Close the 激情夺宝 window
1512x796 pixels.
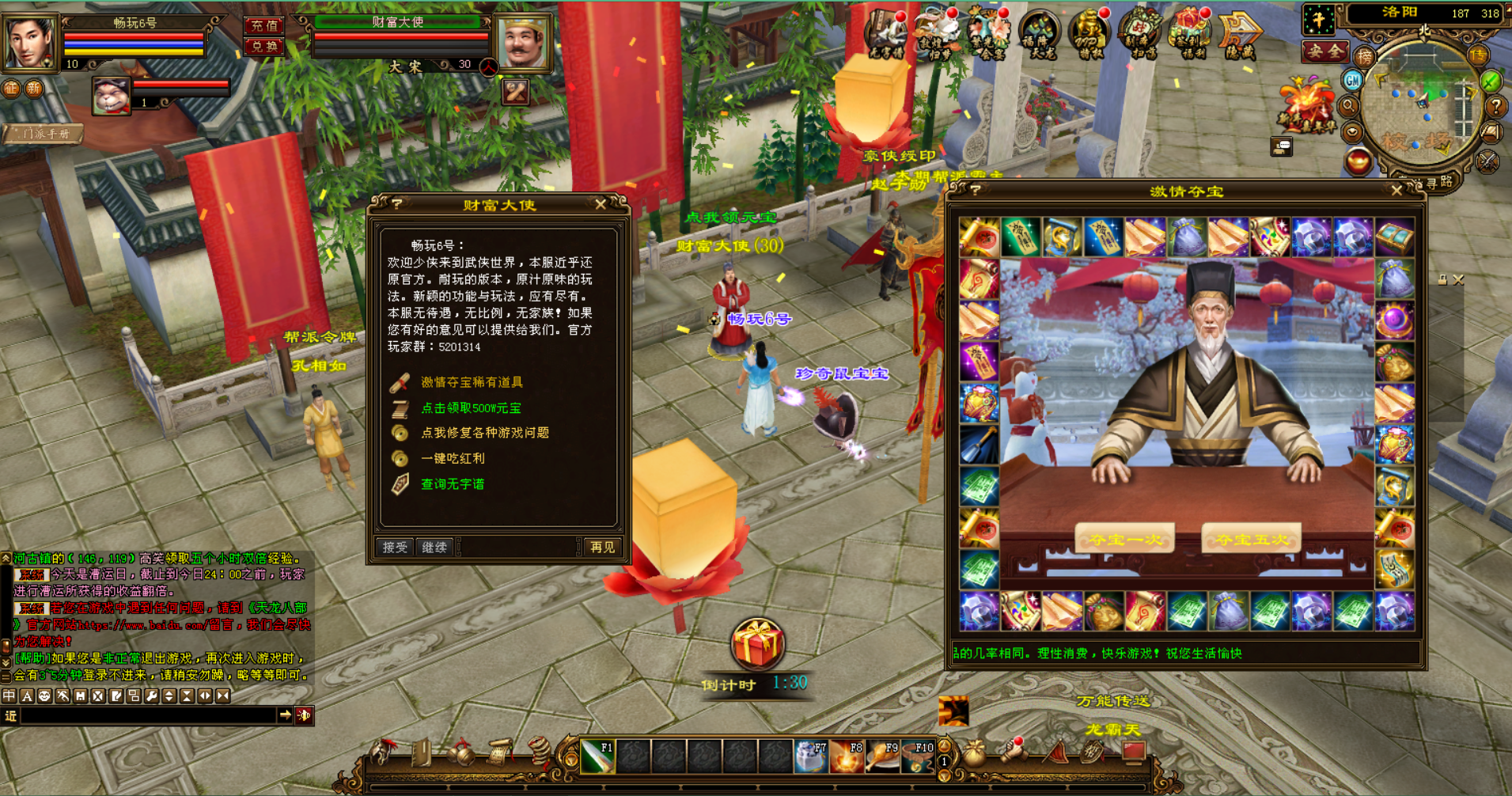[x=1396, y=191]
